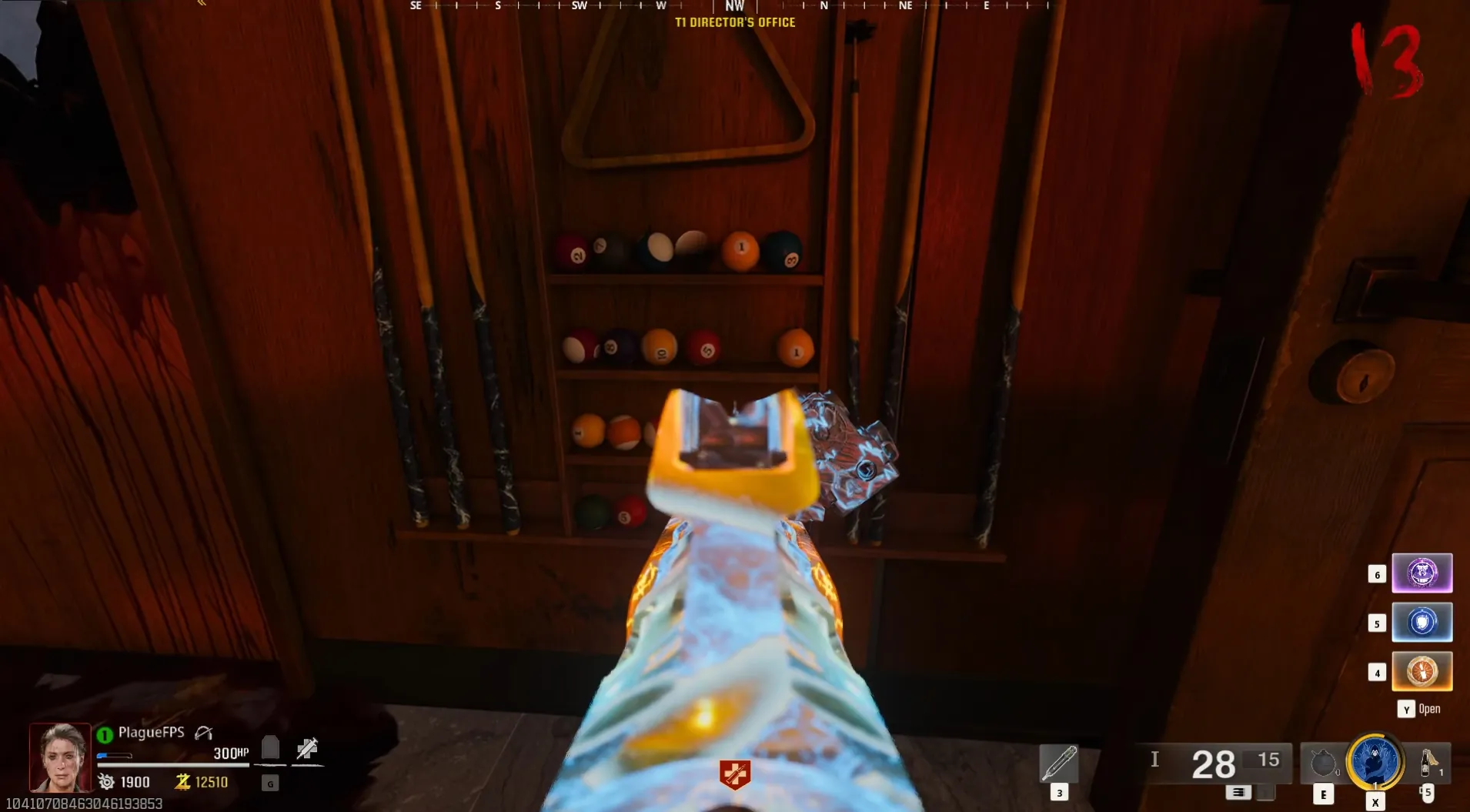1470x812 pixels.
Task: Click the syringe self-revive icon
Action: (x=307, y=747)
